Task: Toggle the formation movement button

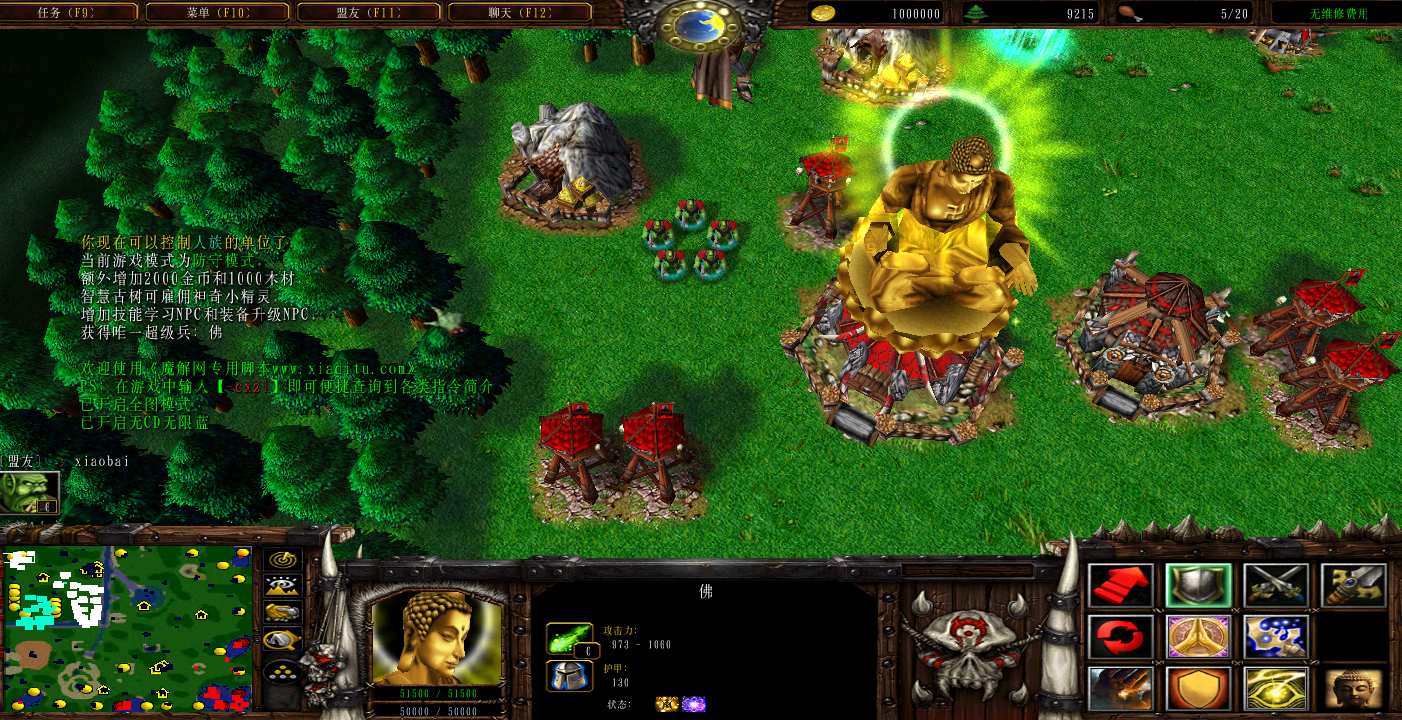Action: 282,672
